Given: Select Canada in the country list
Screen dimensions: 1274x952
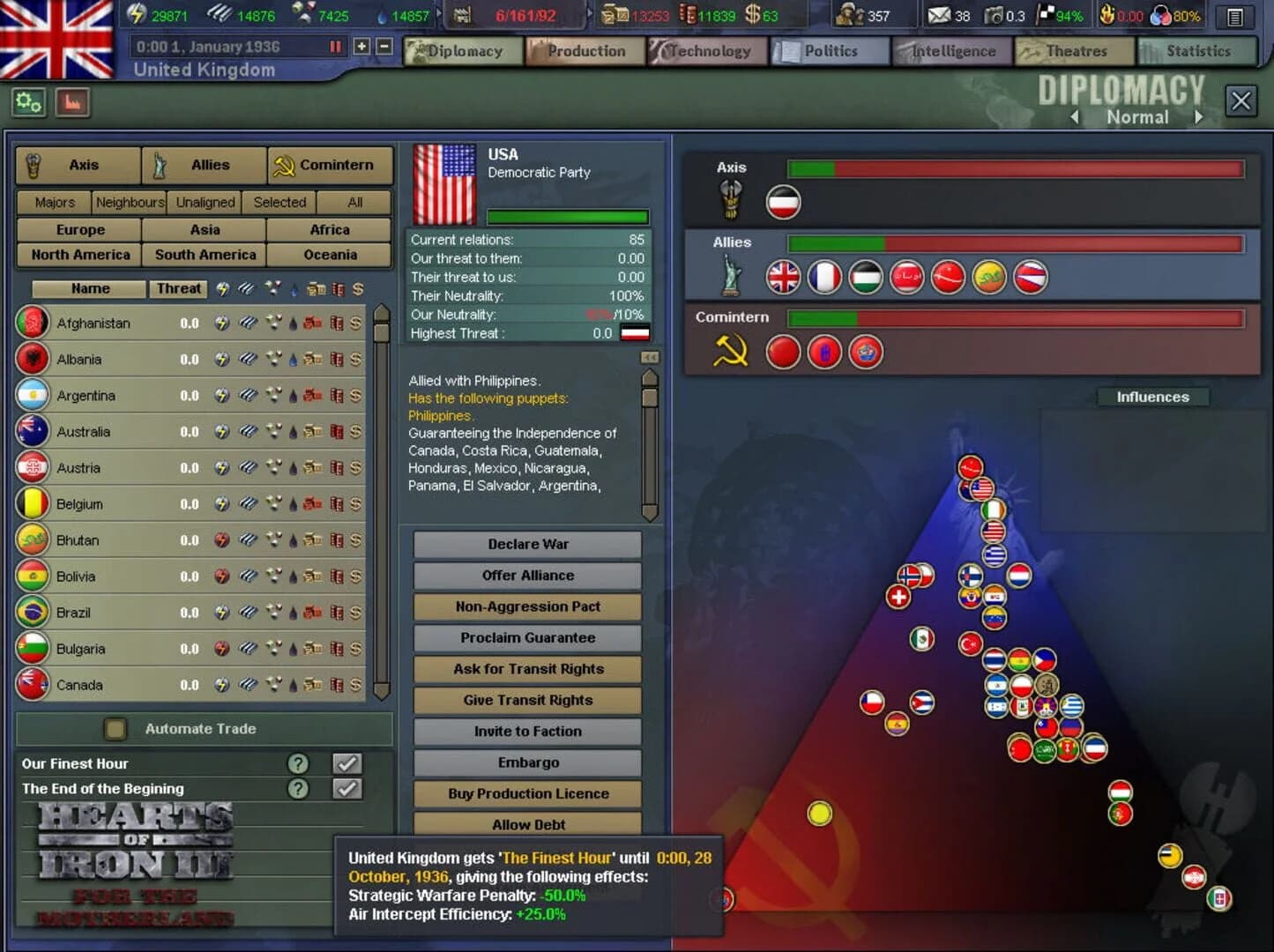Looking at the screenshot, I should (79, 685).
